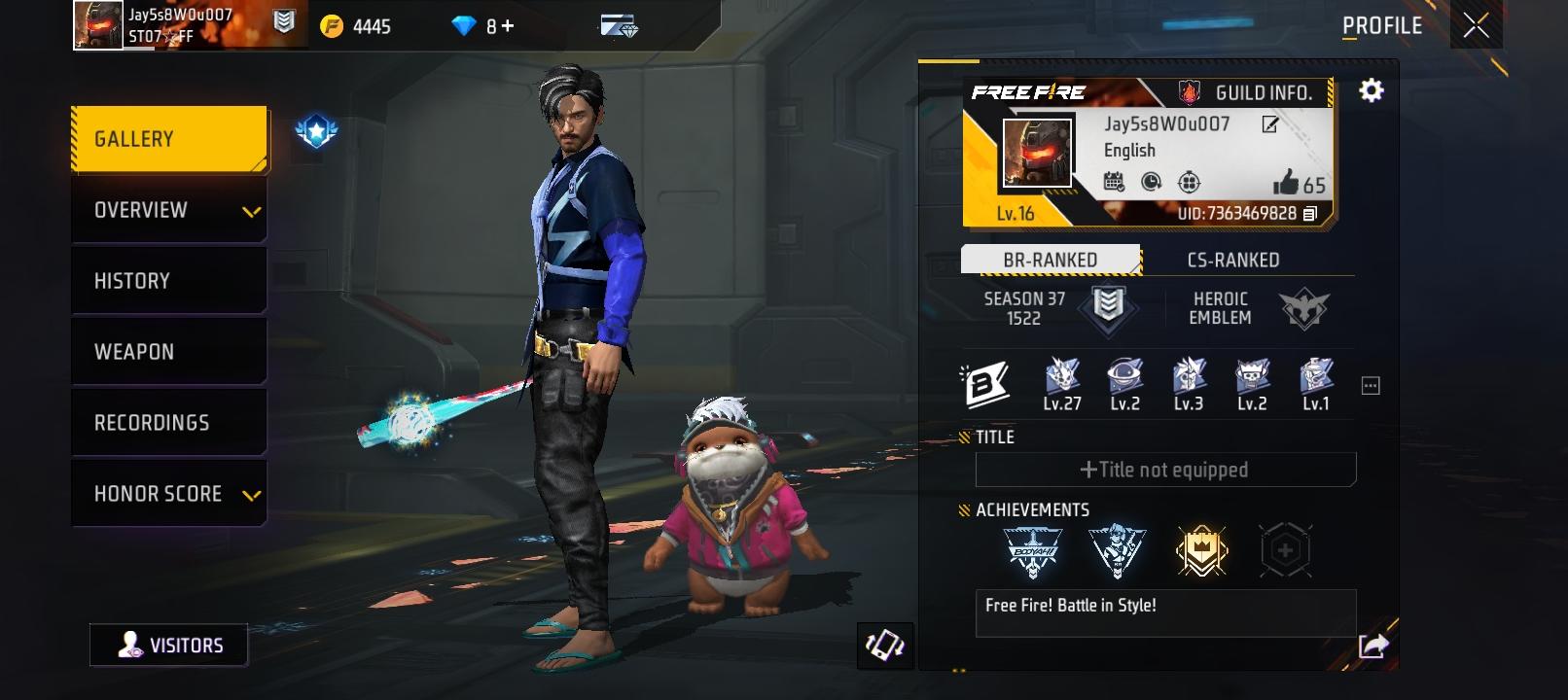View the Visitors list
The image size is (1568, 700).
(x=169, y=646)
